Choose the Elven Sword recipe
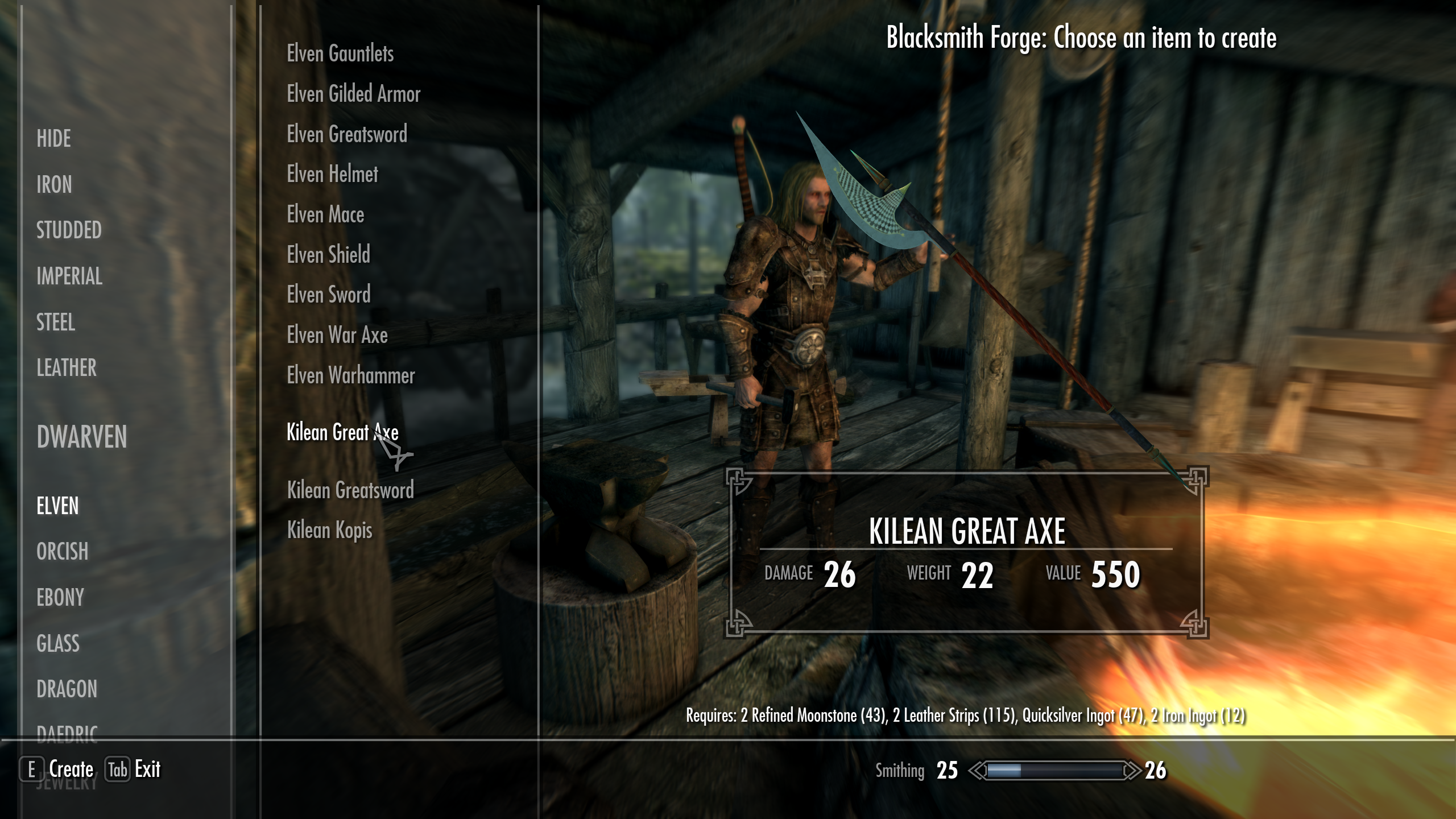Image resolution: width=1456 pixels, height=819 pixels. [329, 295]
